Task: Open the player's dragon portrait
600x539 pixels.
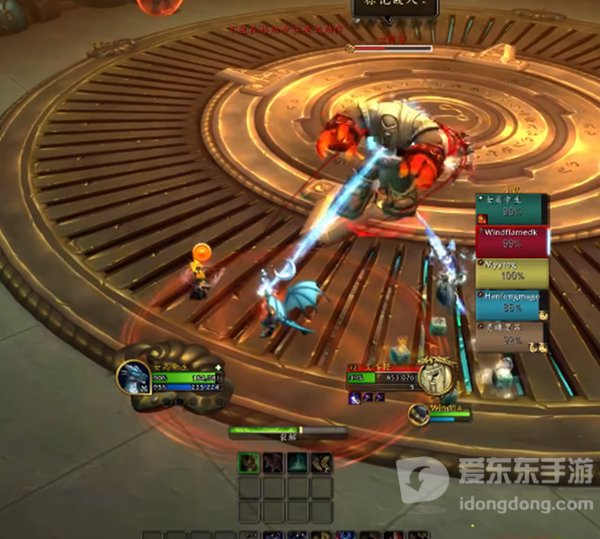Action: click(133, 378)
